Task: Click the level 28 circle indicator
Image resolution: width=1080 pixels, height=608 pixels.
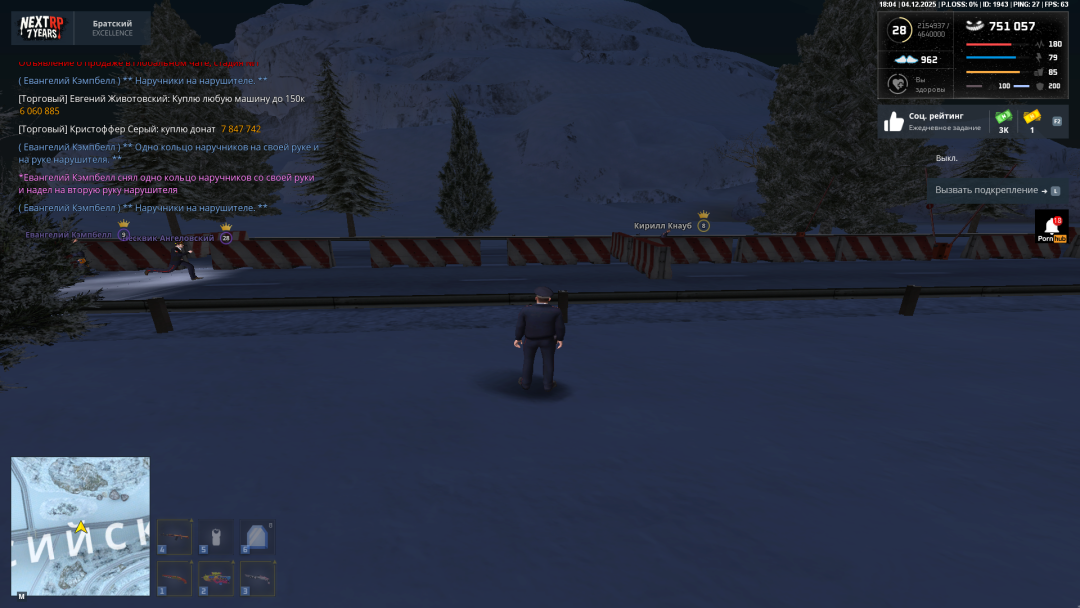Action: pyautogui.click(x=899, y=30)
